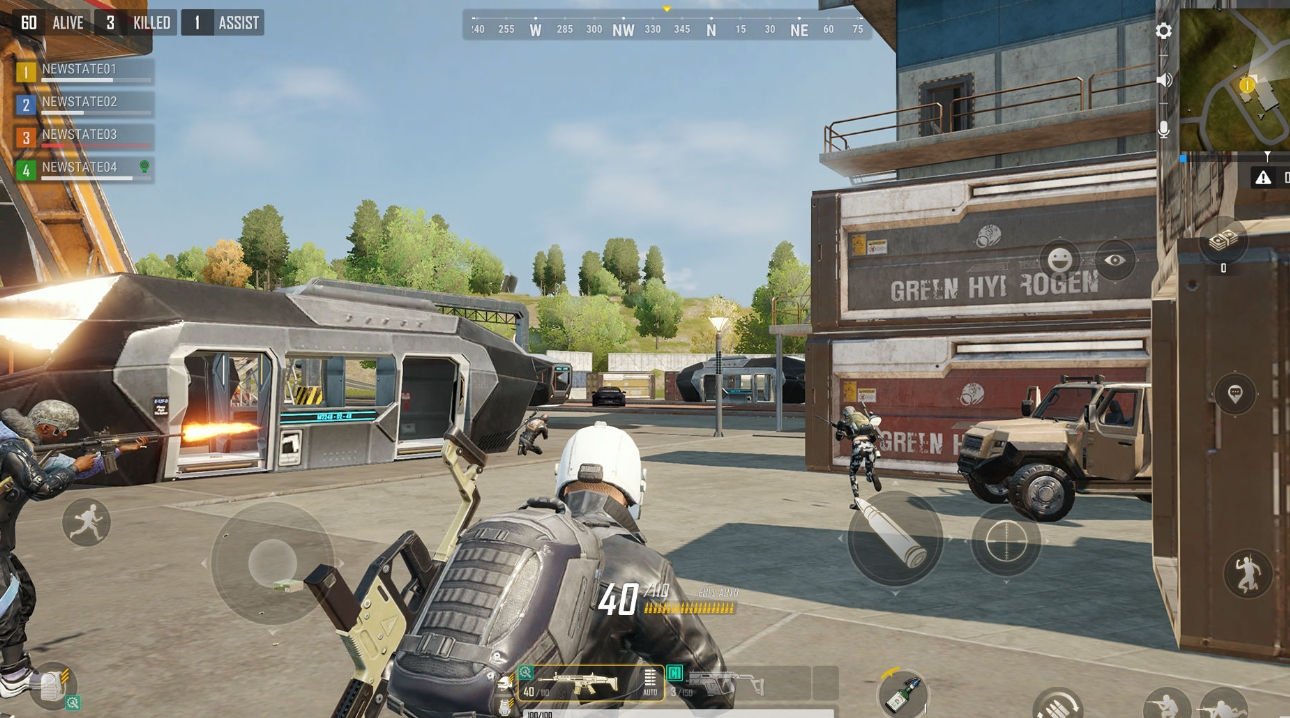Select the primary assault rifle slot
The height and width of the screenshot is (718, 1290).
pos(590,684)
